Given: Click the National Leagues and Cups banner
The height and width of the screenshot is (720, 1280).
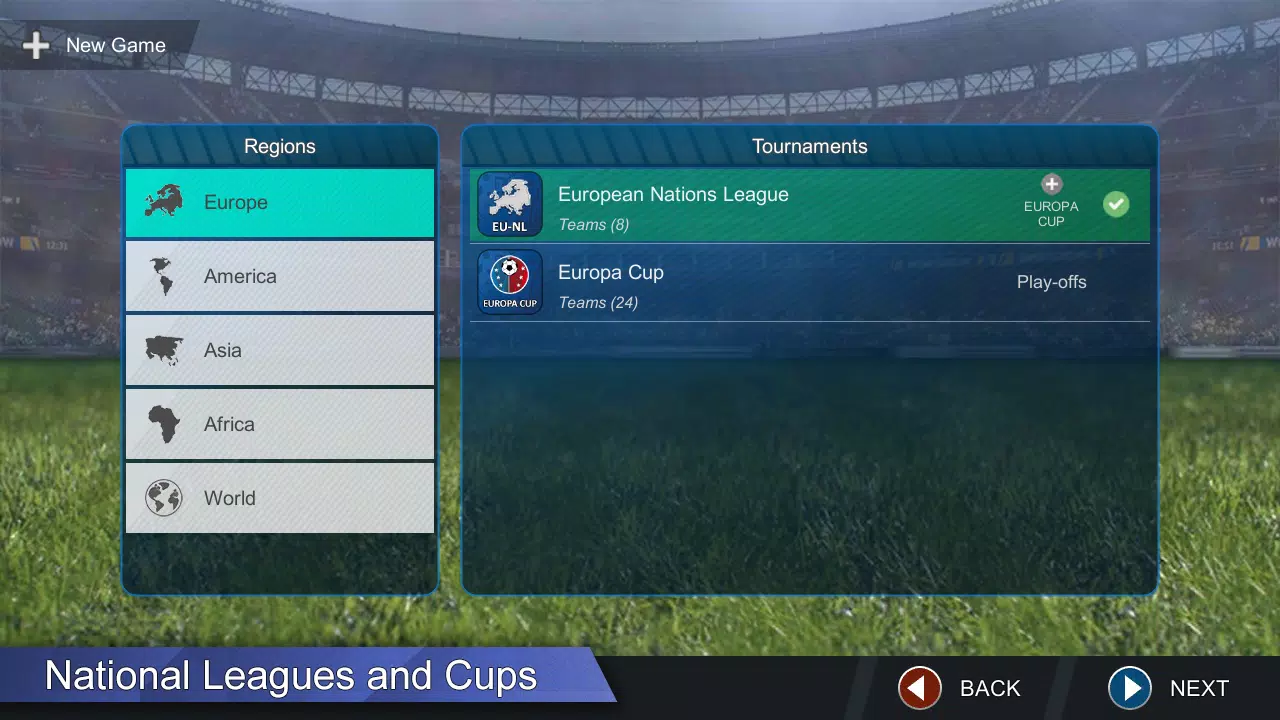Looking at the screenshot, I should tap(290, 676).
